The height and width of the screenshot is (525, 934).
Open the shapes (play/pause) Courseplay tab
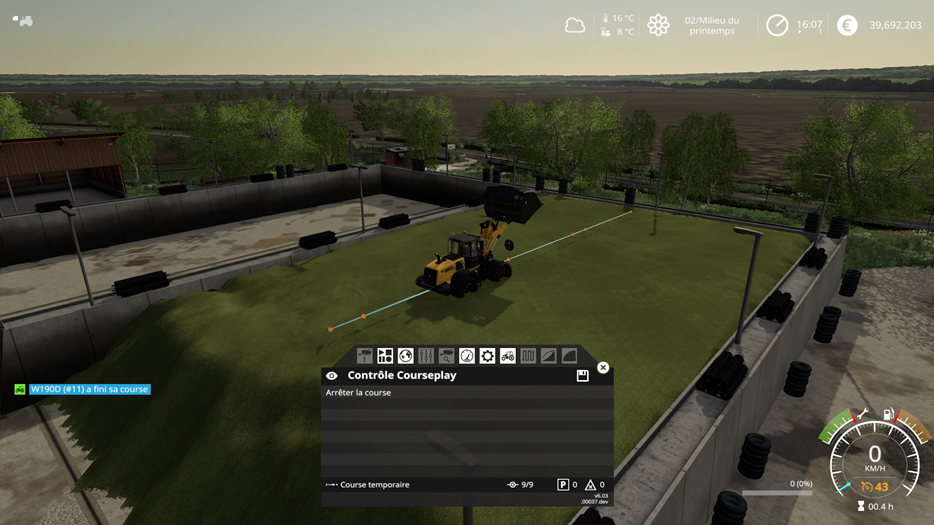(x=385, y=356)
